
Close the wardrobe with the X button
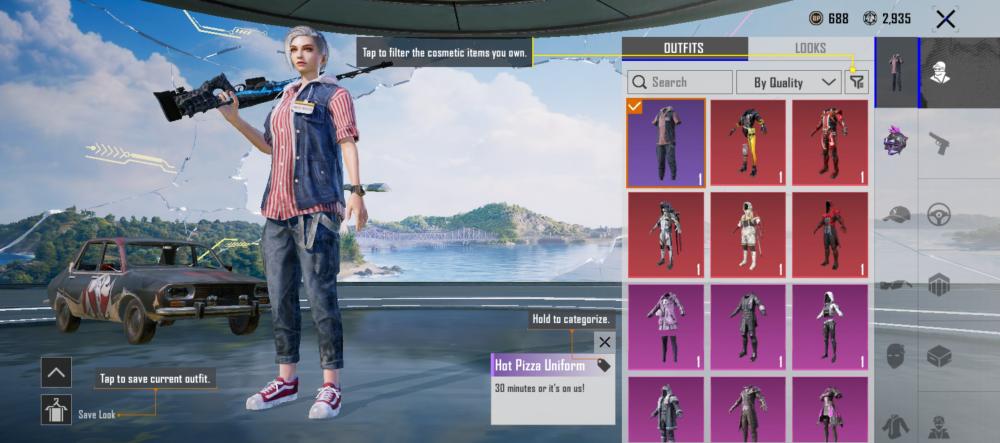tap(944, 18)
